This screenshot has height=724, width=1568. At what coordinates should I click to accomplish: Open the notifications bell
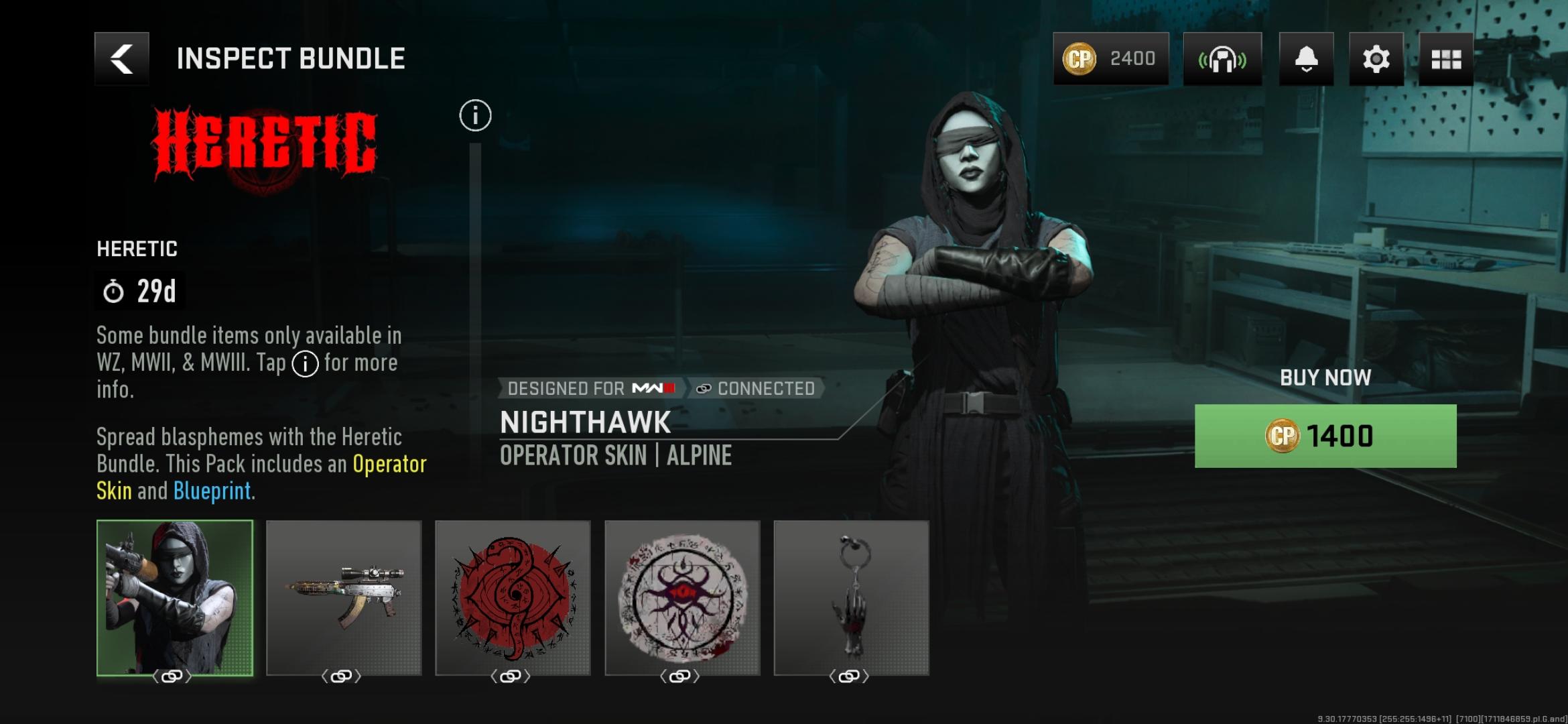1306,59
